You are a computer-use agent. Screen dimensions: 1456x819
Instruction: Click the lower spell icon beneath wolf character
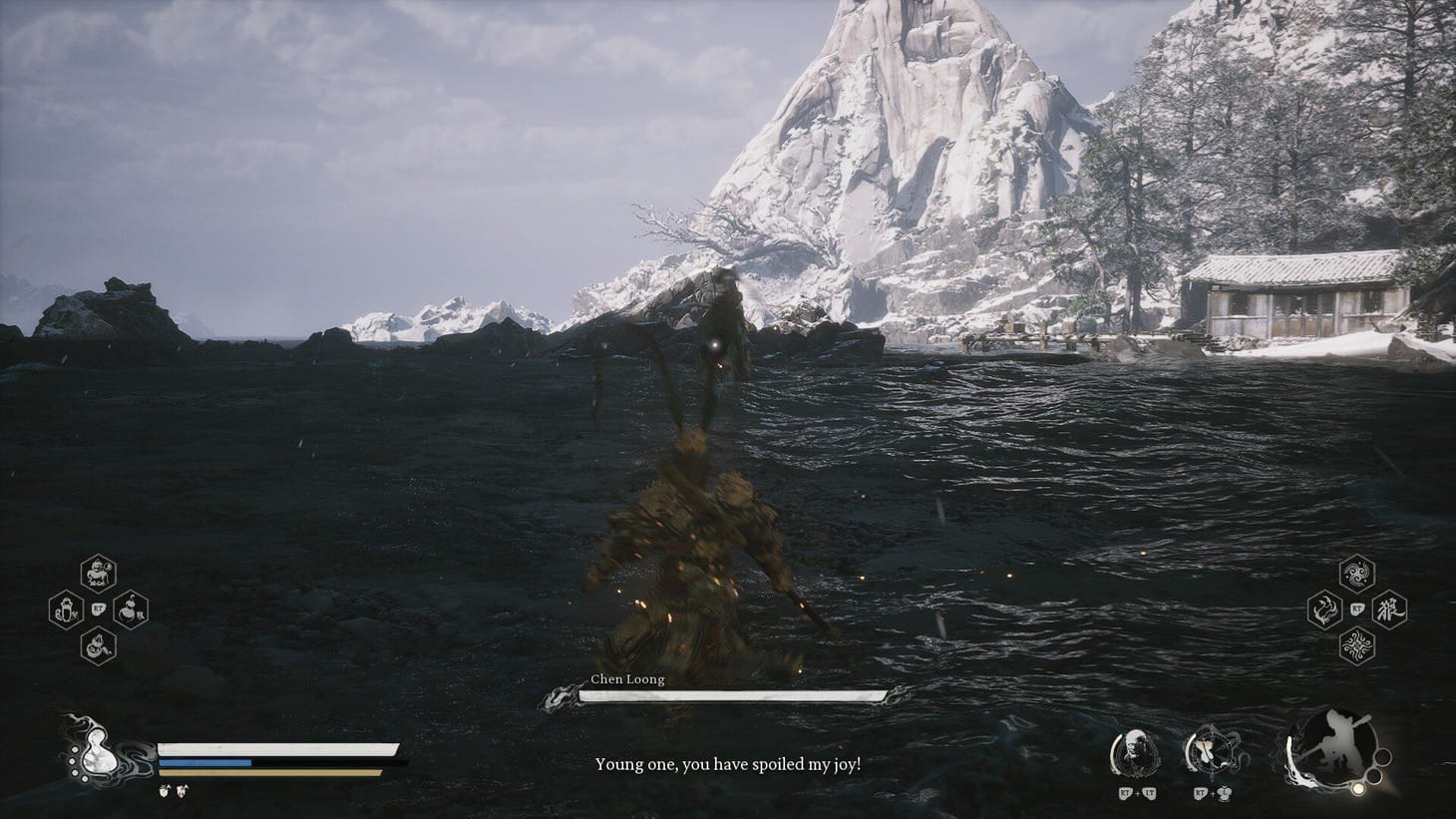1356,644
